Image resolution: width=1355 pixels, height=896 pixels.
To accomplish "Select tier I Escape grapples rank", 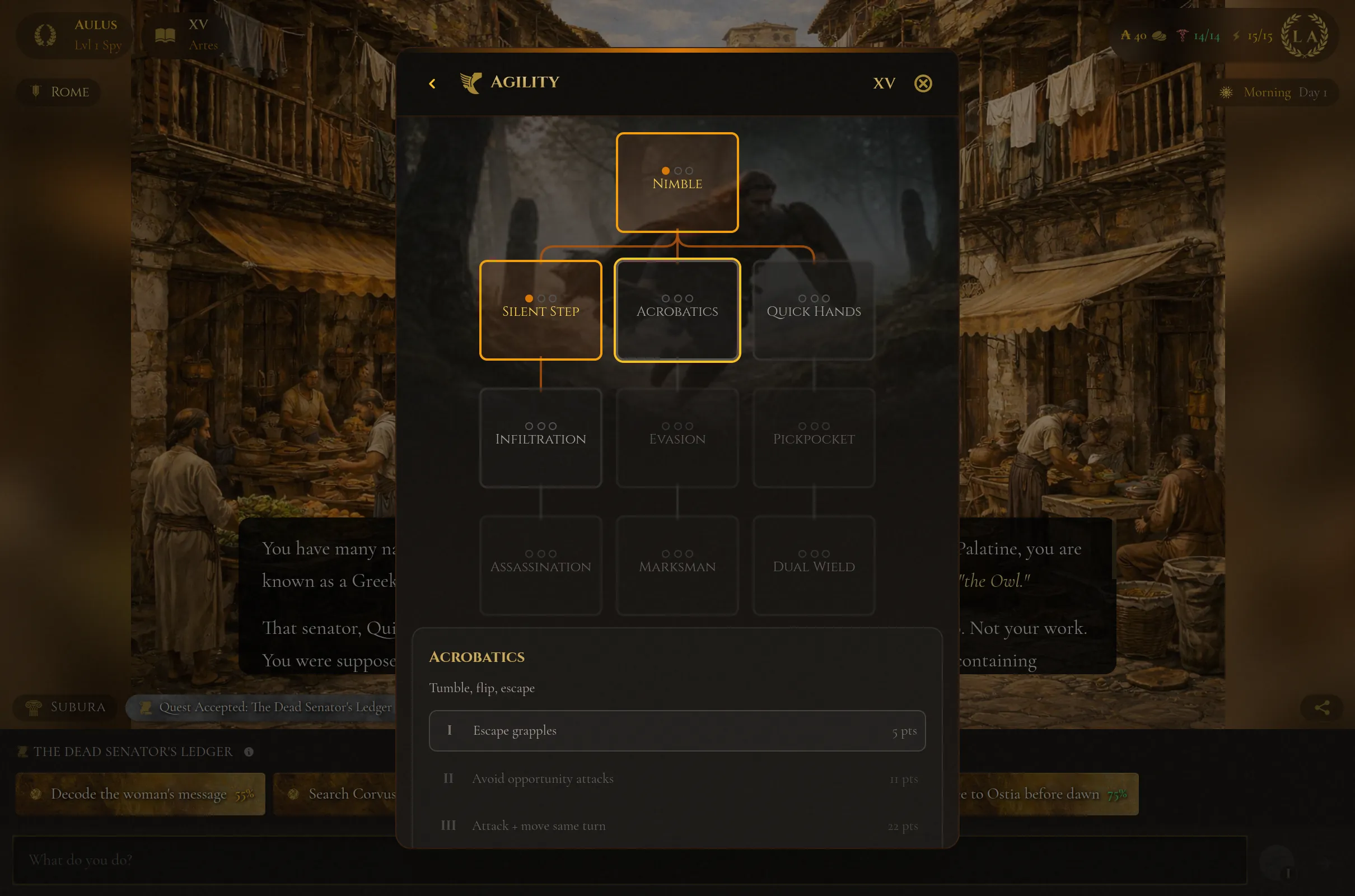I will (x=677, y=730).
